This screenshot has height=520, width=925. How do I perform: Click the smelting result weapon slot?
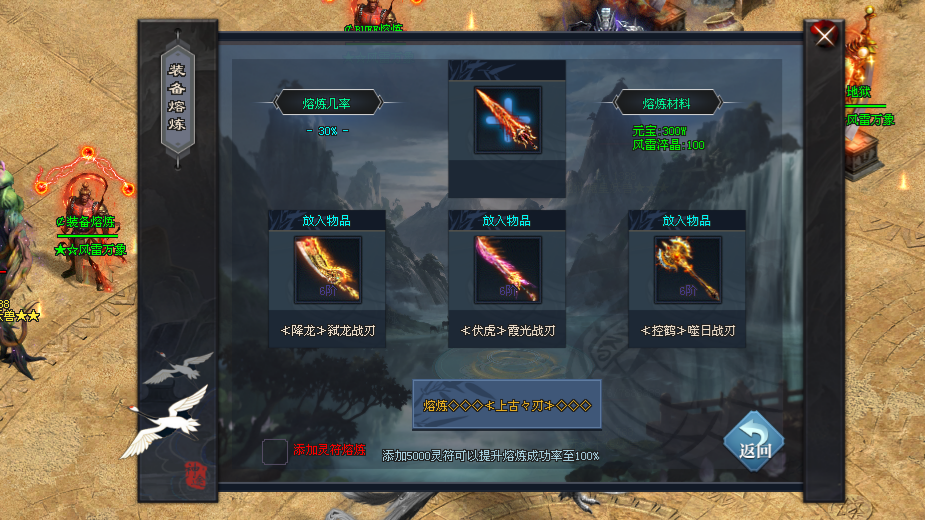click(507, 120)
